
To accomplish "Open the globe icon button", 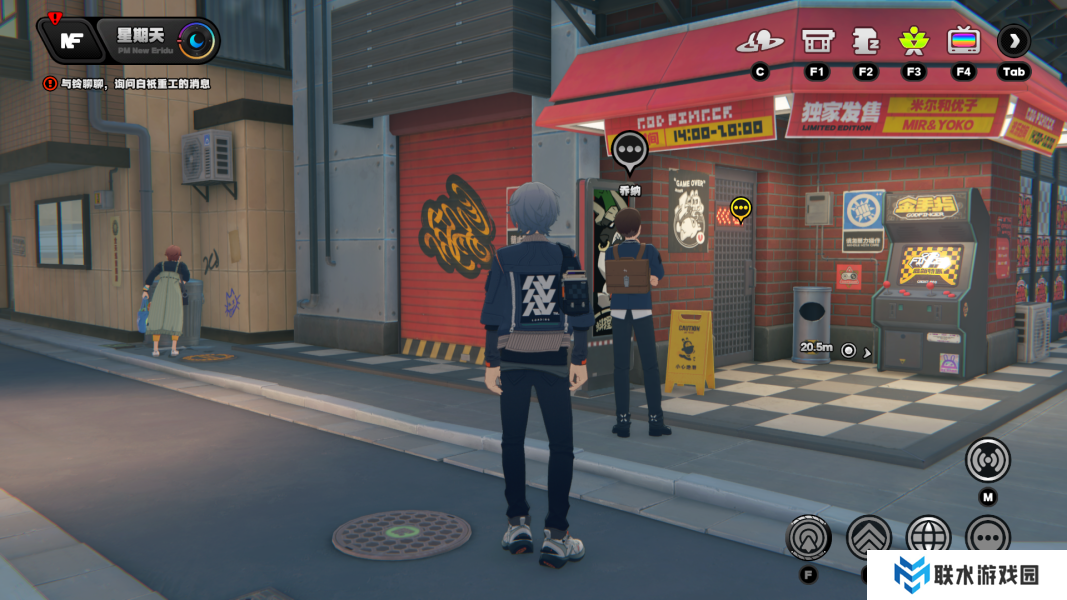I will [928, 538].
